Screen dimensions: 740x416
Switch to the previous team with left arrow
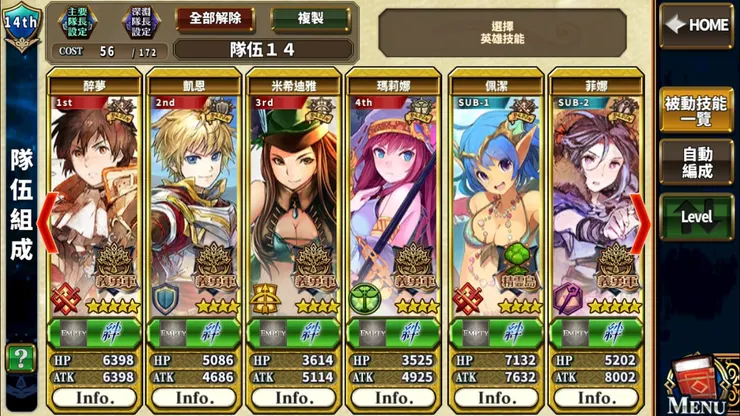(45, 225)
